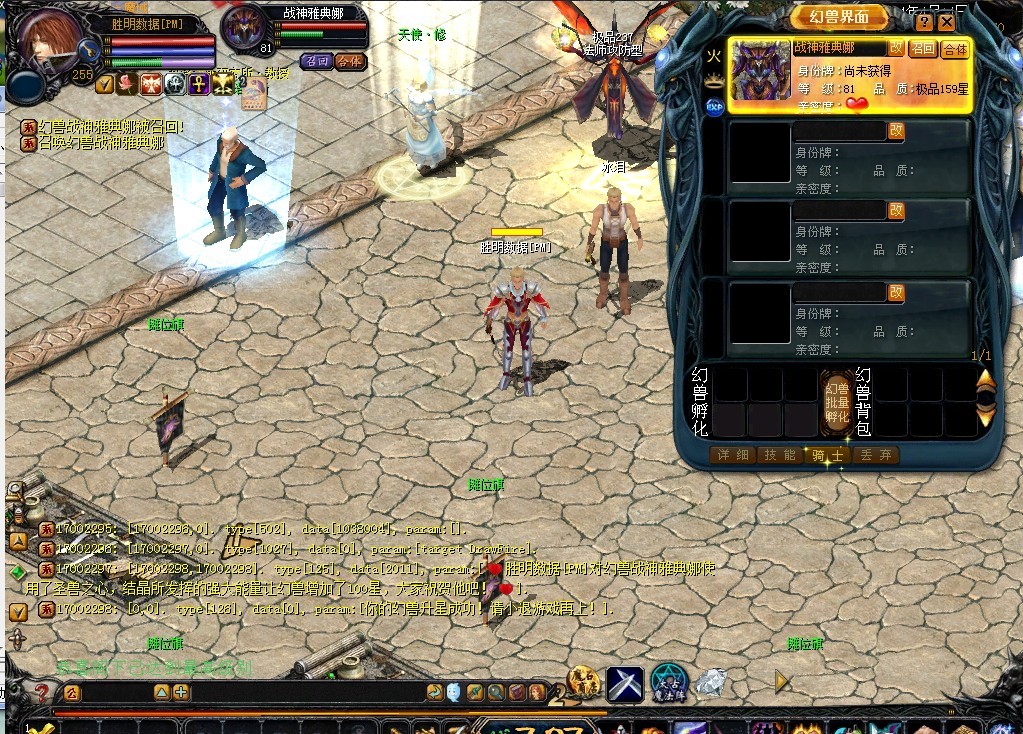Click 合体 in the pet list row

click(x=955, y=48)
